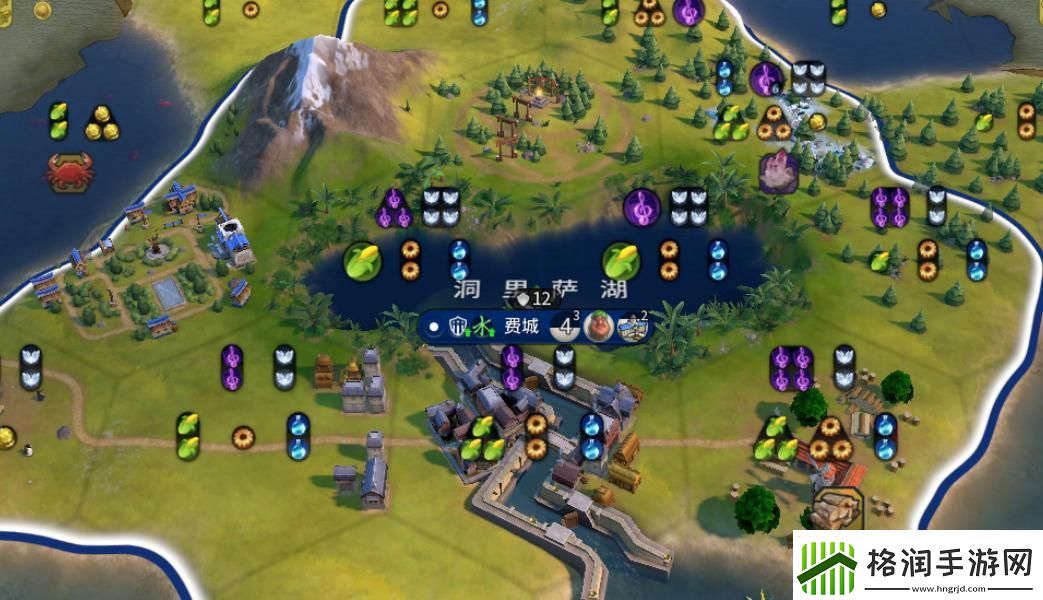The image size is (1043, 600).
Task: Click the city population number 4
Action: 566,327
